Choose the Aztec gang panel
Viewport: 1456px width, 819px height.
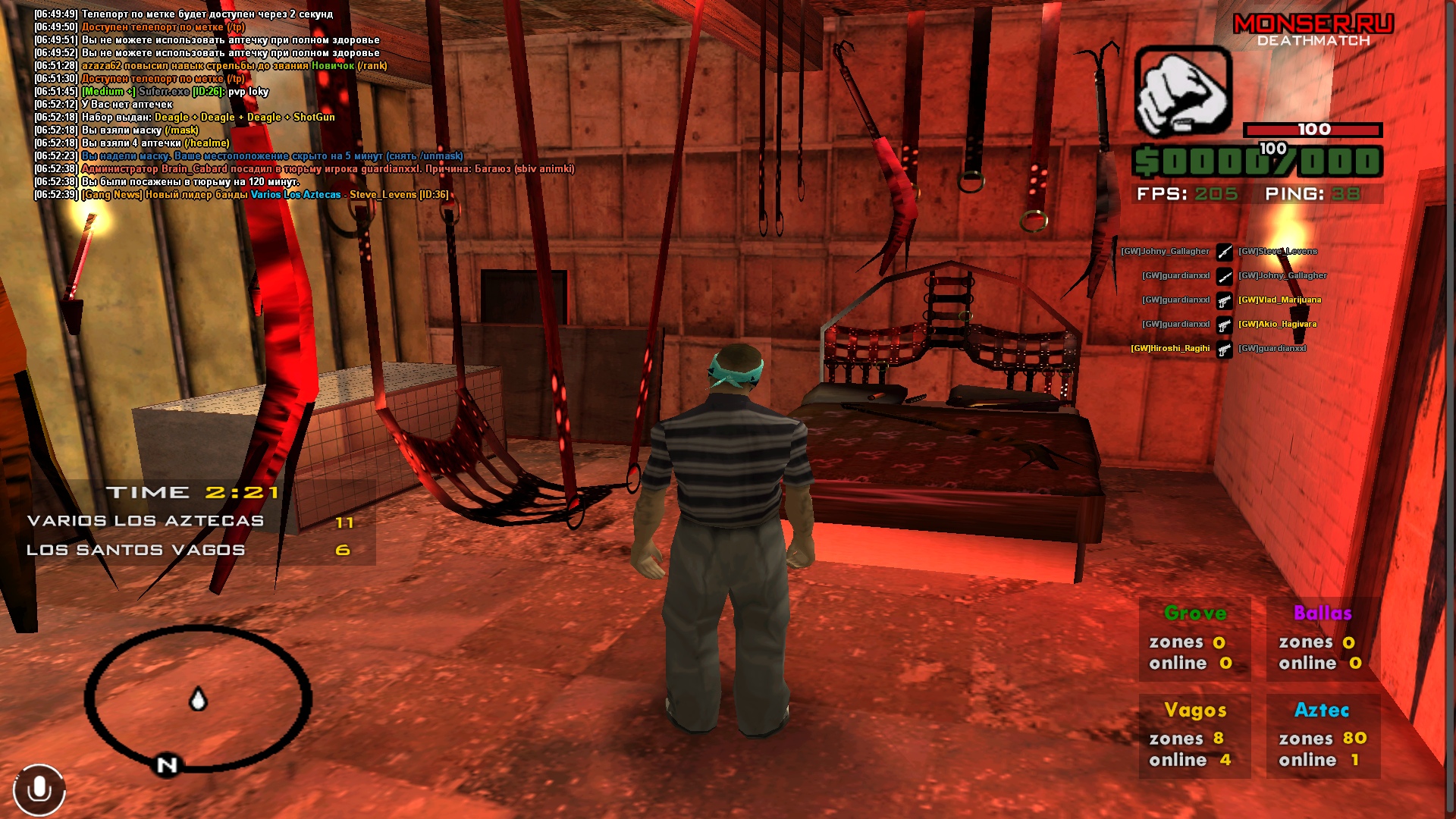click(x=1323, y=735)
